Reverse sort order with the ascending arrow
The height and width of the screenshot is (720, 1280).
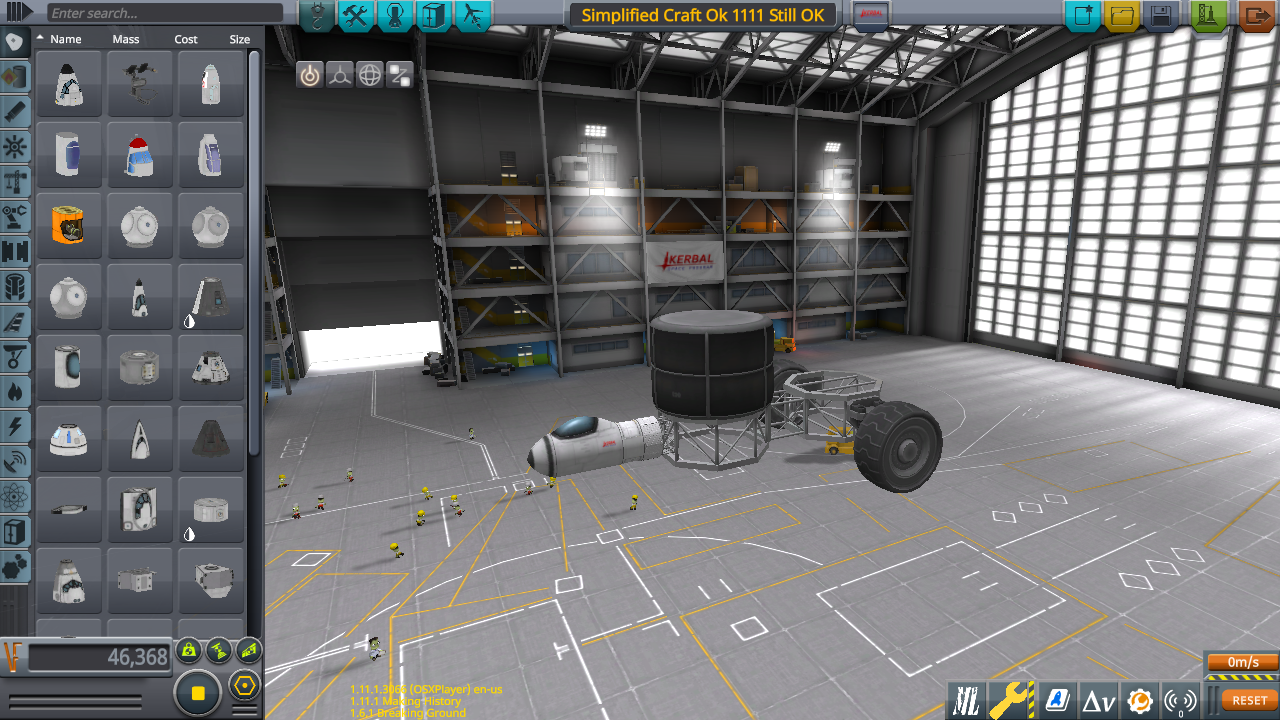[x=40, y=39]
